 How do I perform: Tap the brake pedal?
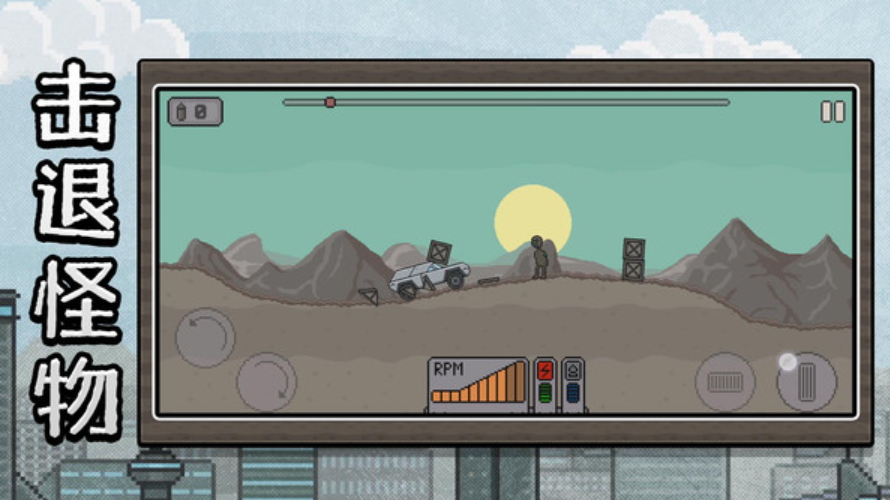(x=725, y=381)
